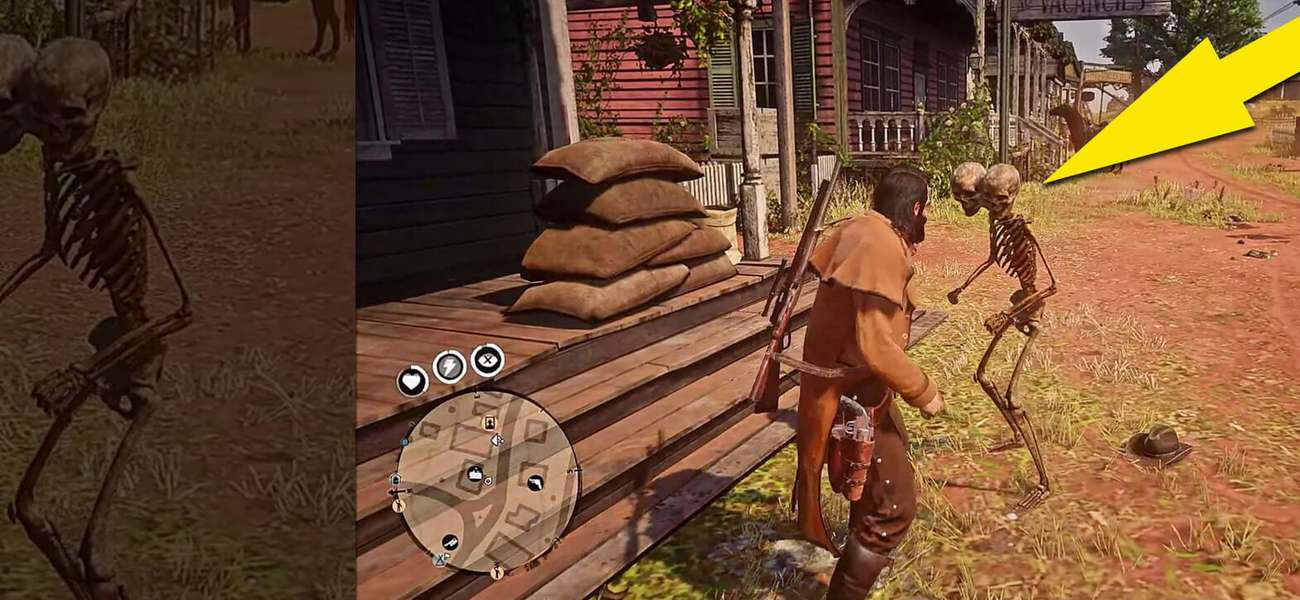Select the gunsmith pistol marker on minimap
1300x600 pixels.
click(x=534, y=484)
